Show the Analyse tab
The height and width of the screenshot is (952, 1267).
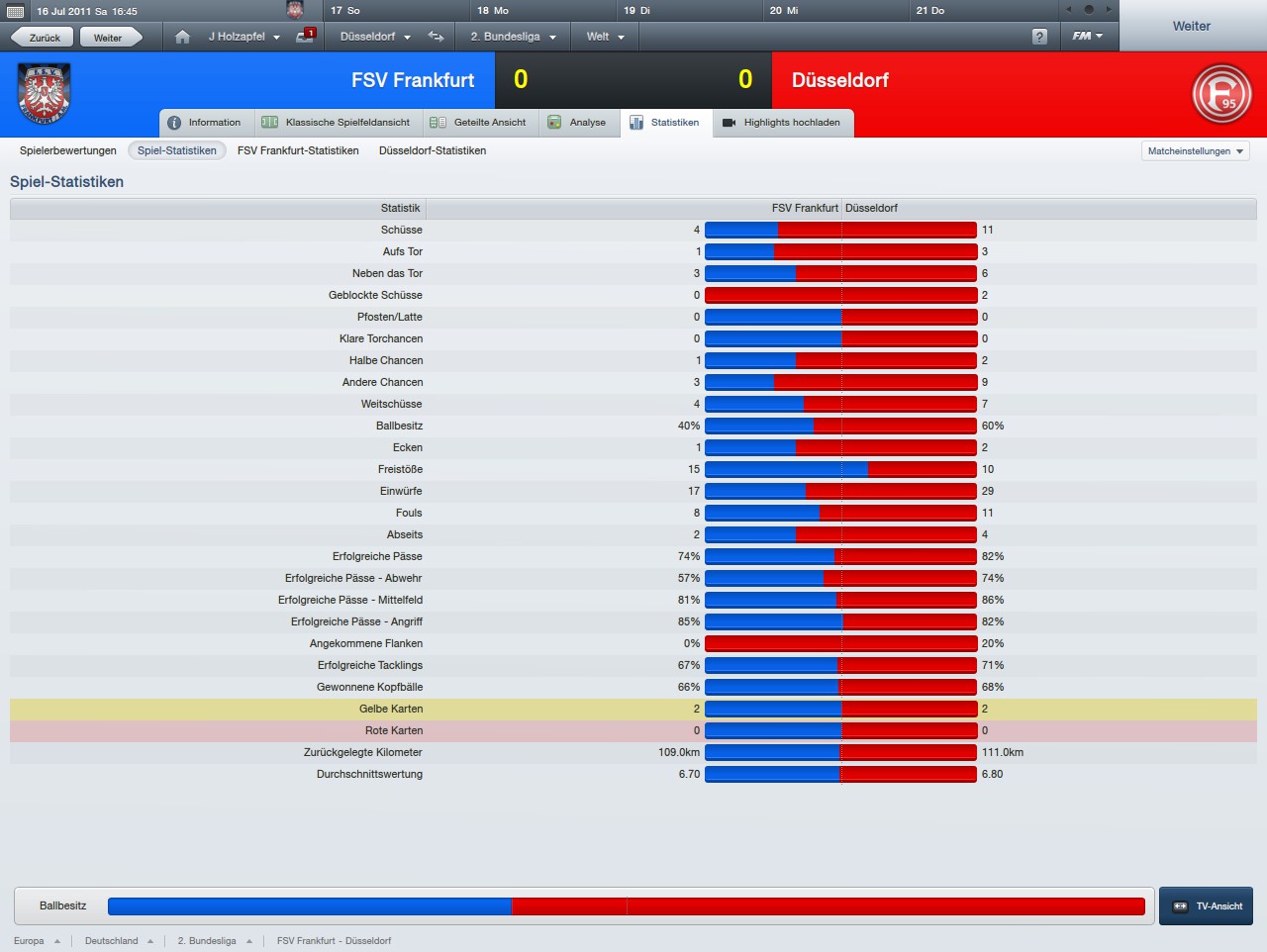tap(577, 123)
